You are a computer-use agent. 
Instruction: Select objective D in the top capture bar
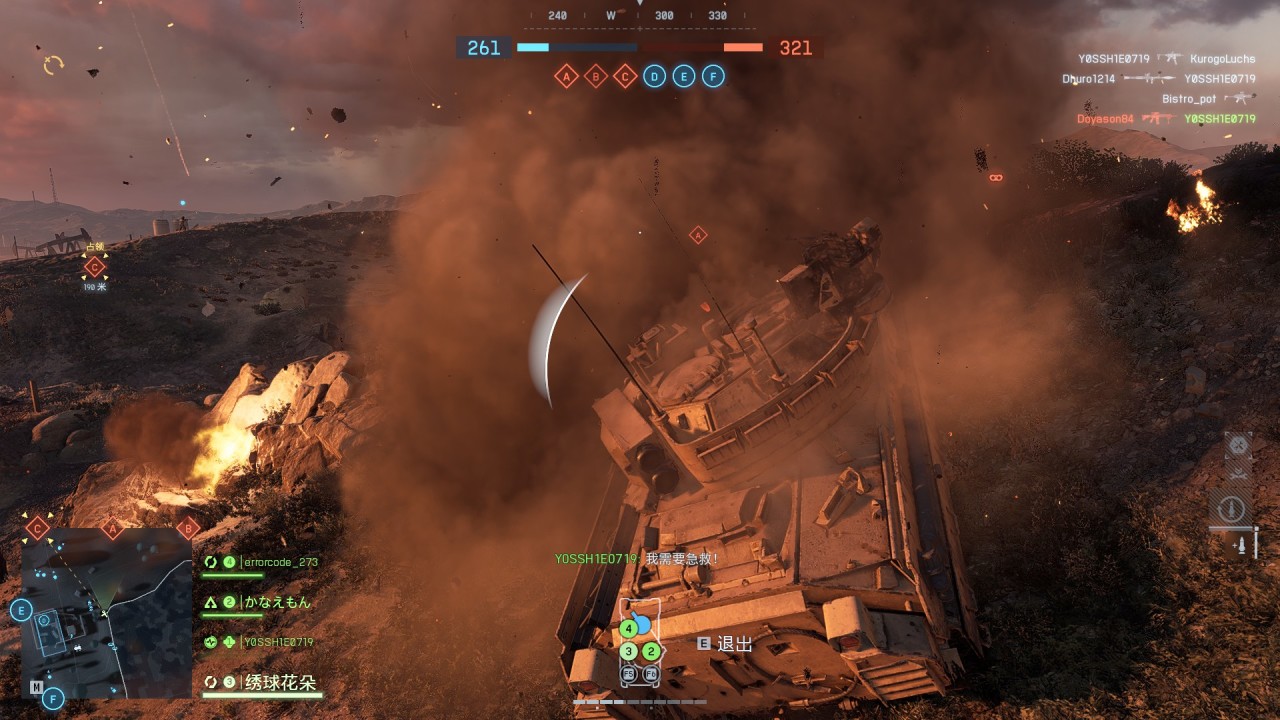(x=654, y=76)
